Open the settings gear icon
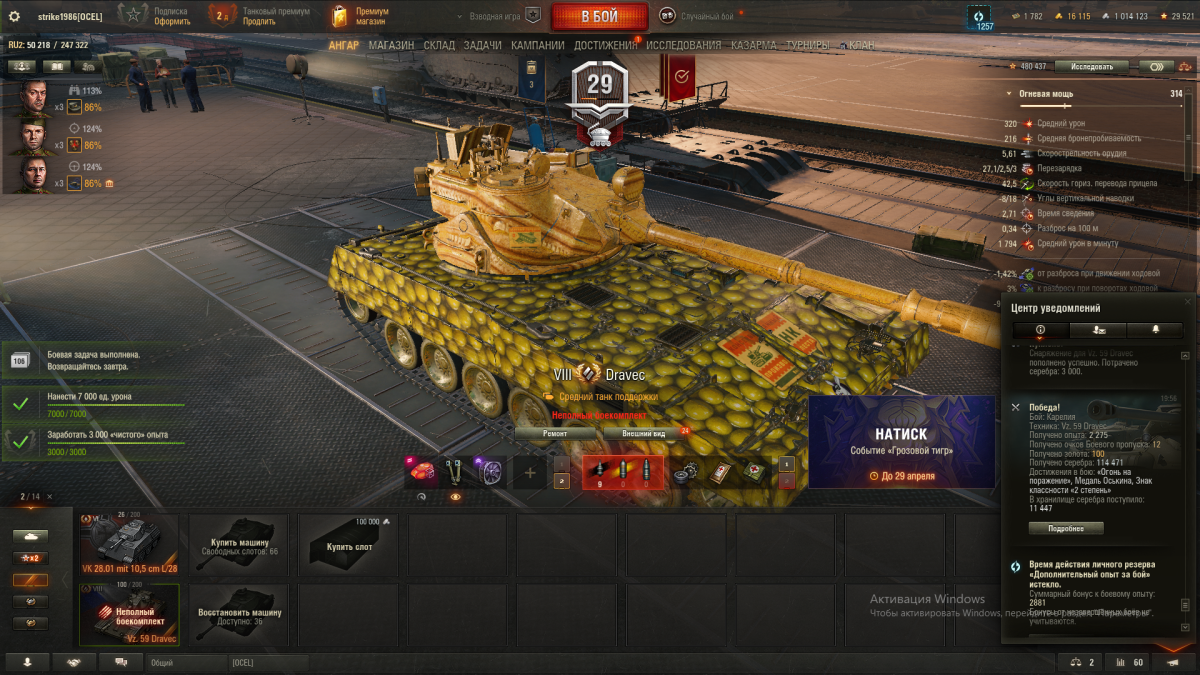 (x=14, y=16)
